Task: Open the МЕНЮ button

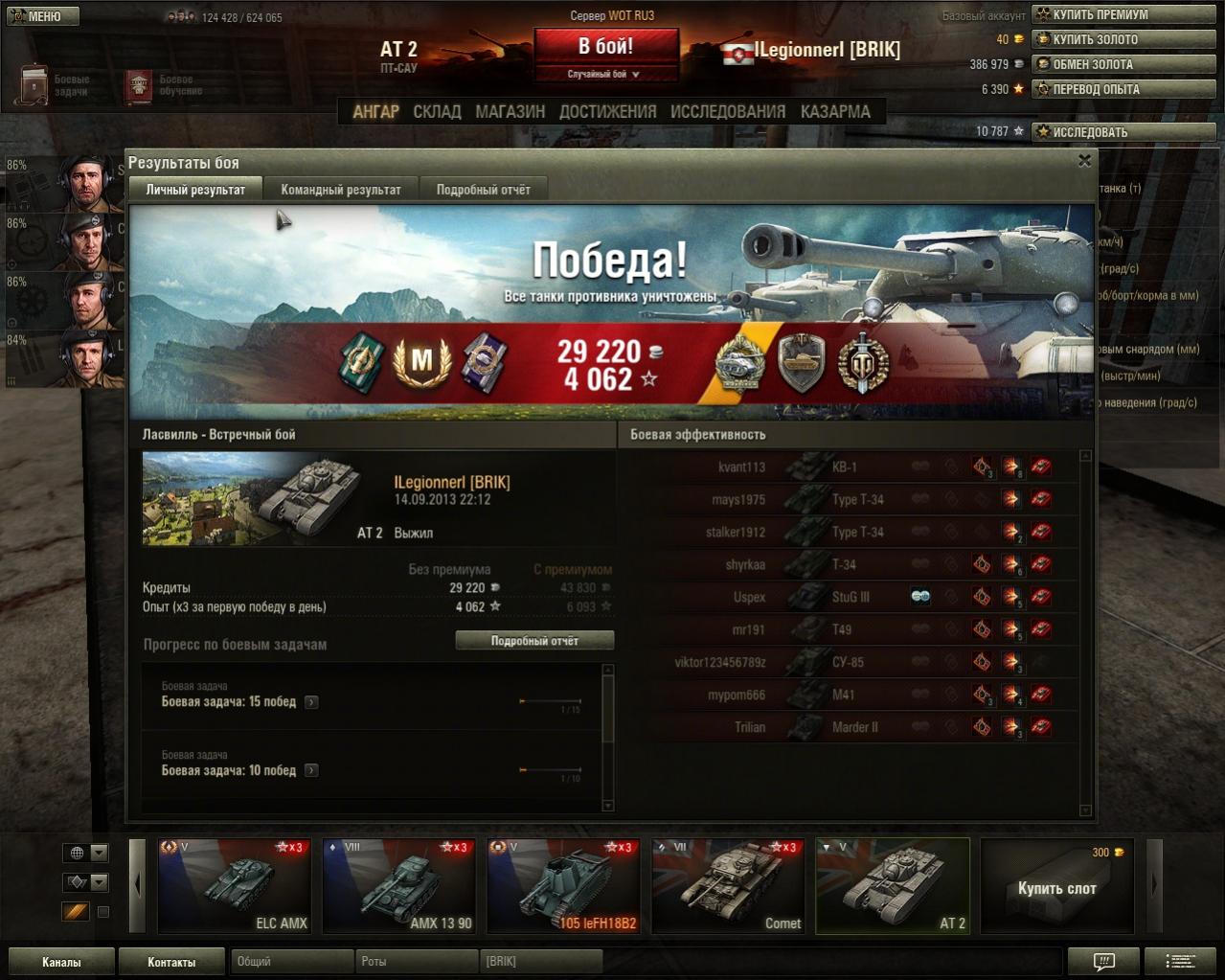Action: (42, 16)
